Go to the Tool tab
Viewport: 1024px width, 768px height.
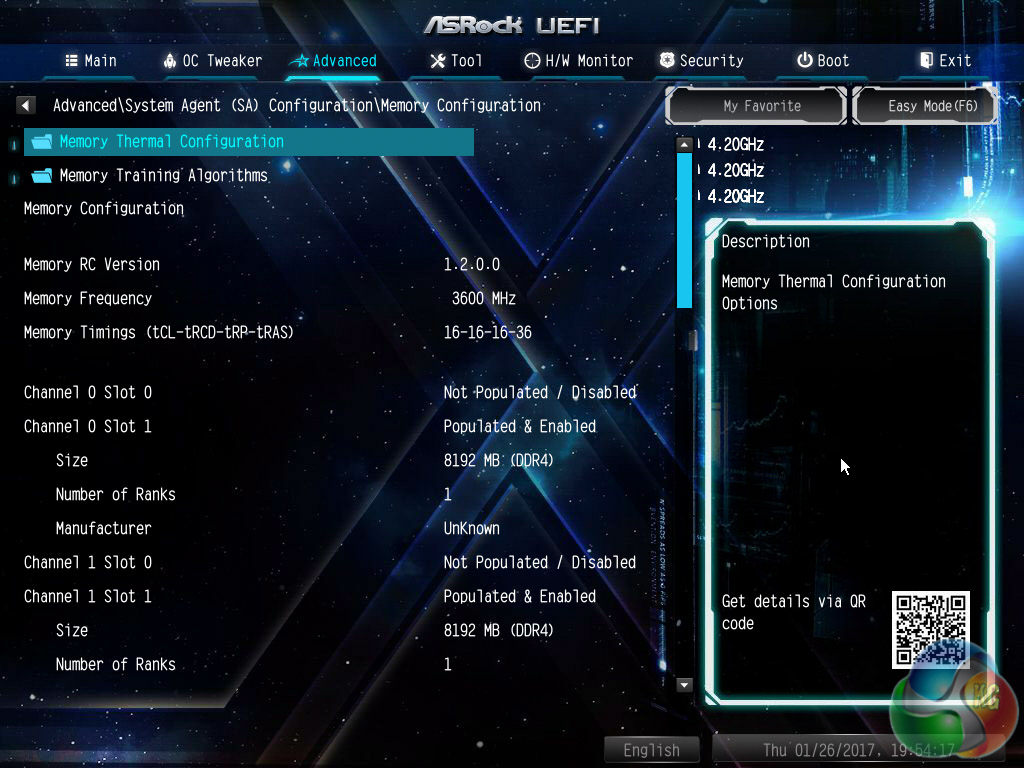coord(456,61)
